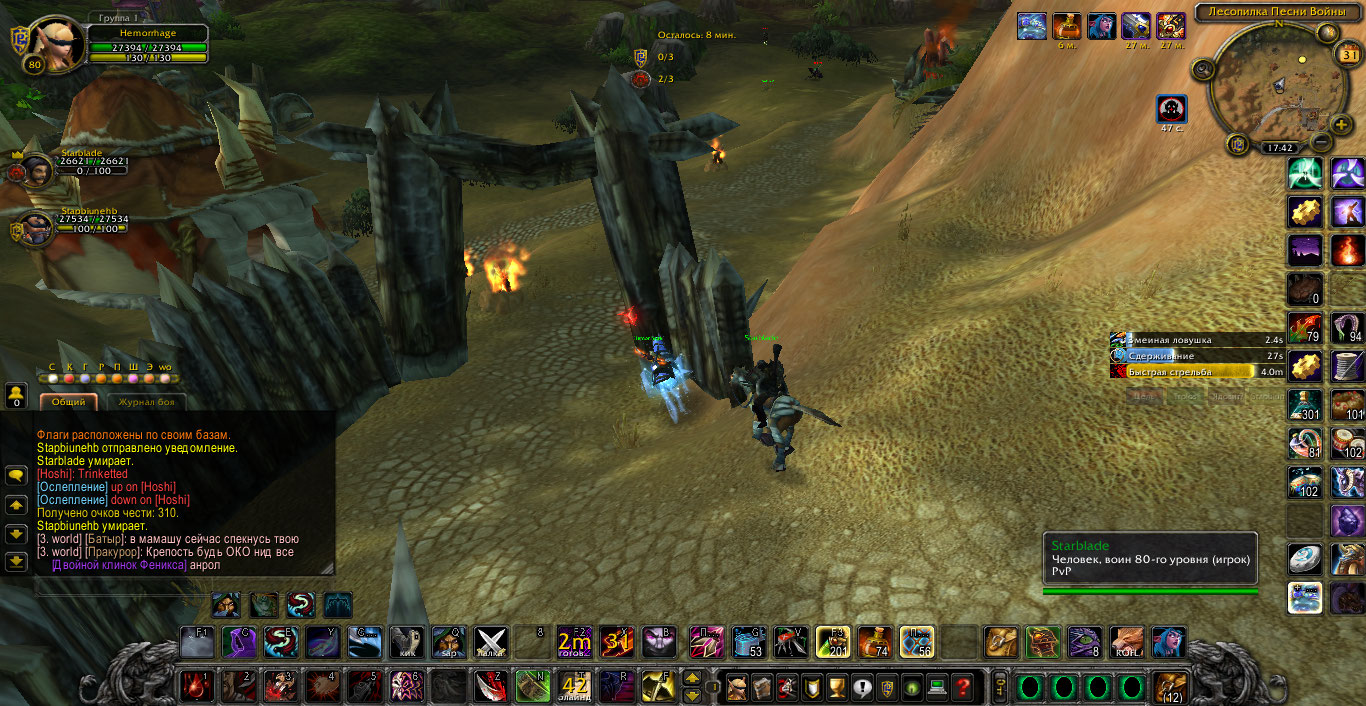1366x706 pixels.
Task: Open the chat speech bubble menu button
Action: (x=15, y=474)
